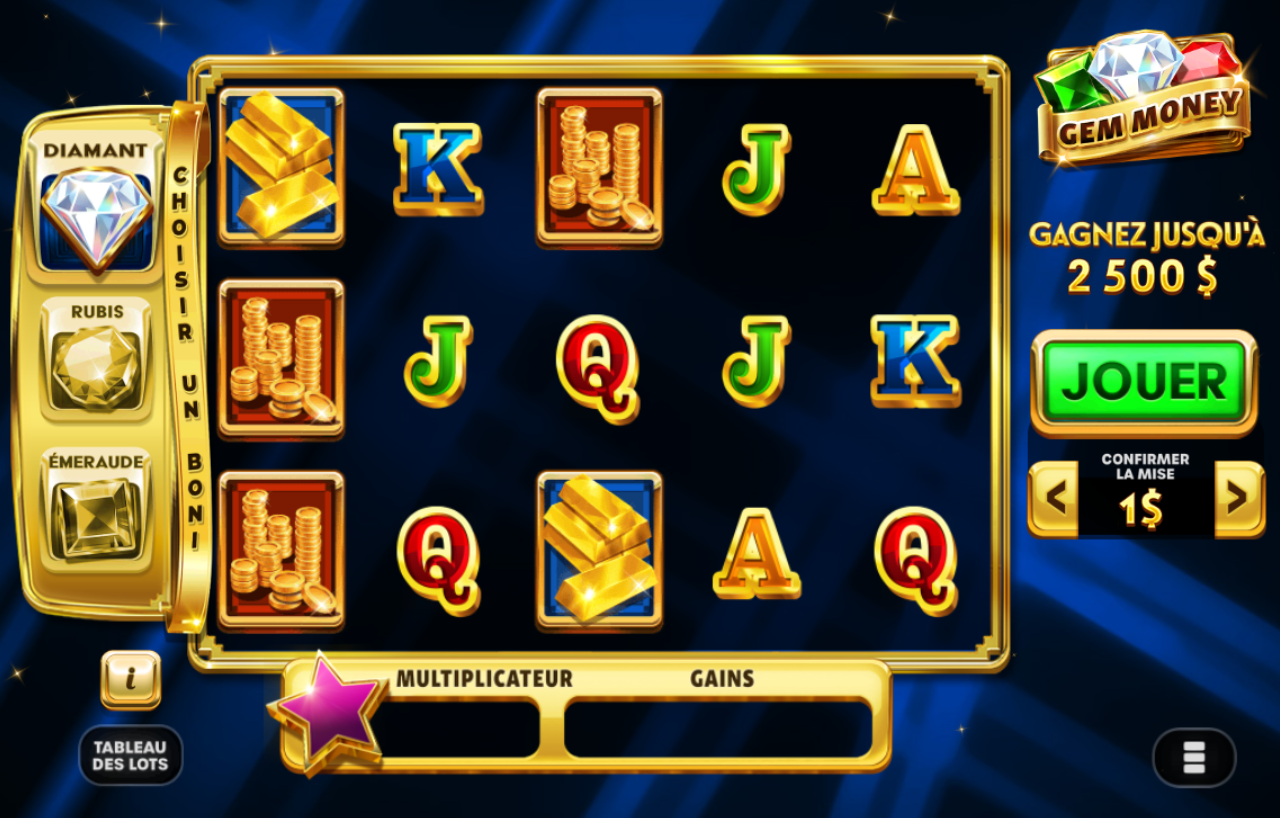Viewport: 1280px width, 818px height.
Task: Increase the bet with the right arrow
Action: point(1237,498)
